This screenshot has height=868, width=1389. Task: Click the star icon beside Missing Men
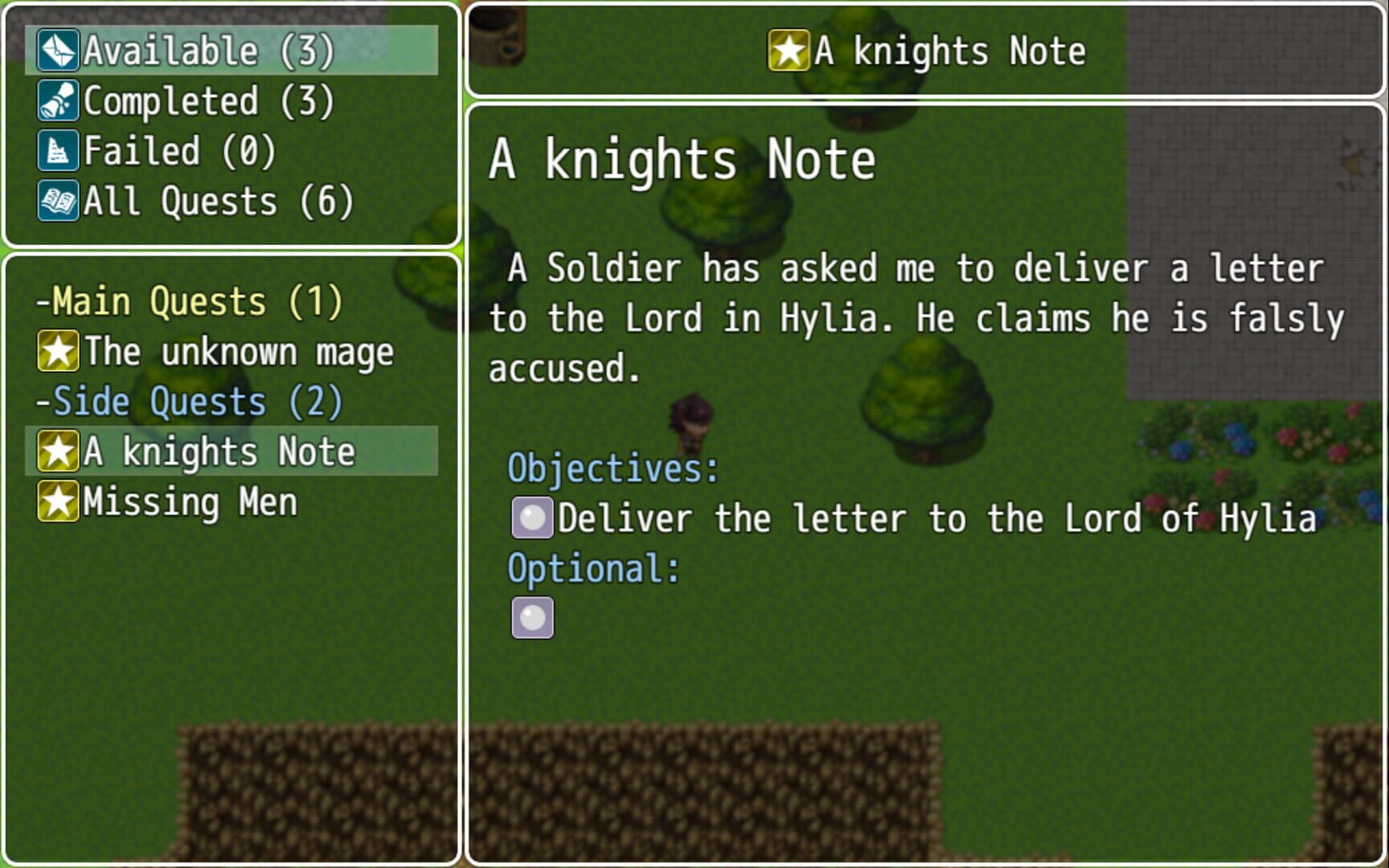coord(57,501)
